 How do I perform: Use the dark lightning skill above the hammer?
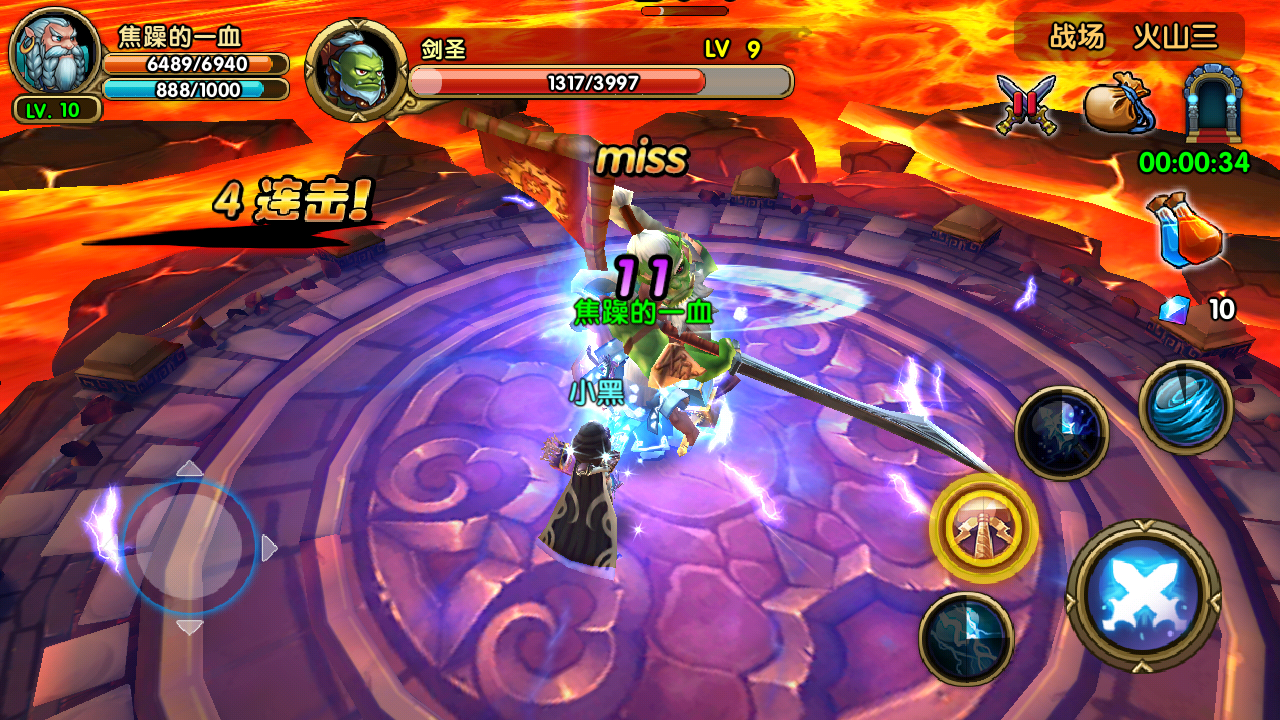pyautogui.click(x=1061, y=434)
